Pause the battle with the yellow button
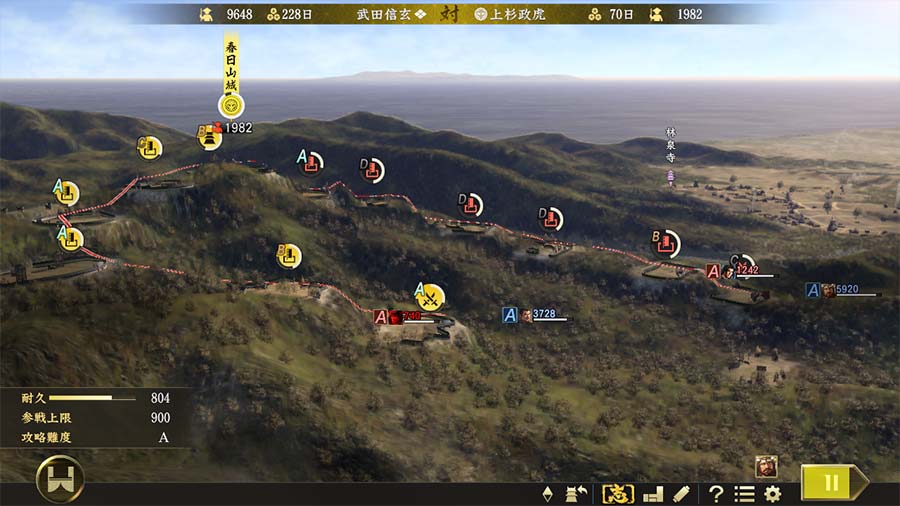Image resolution: width=900 pixels, height=506 pixels. click(830, 482)
